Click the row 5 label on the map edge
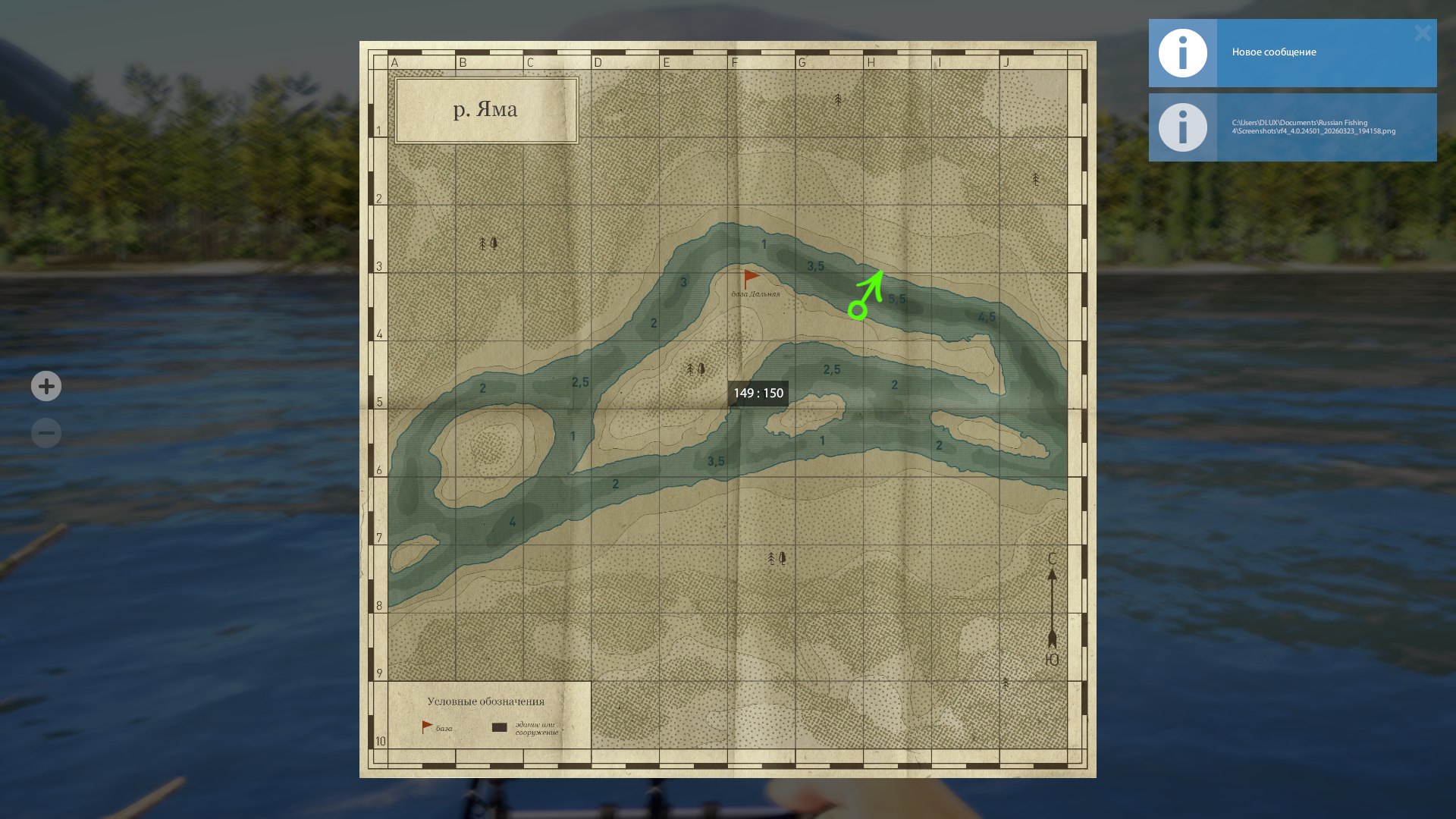Viewport: 1456px width, 819px height. tap(379, 403)
